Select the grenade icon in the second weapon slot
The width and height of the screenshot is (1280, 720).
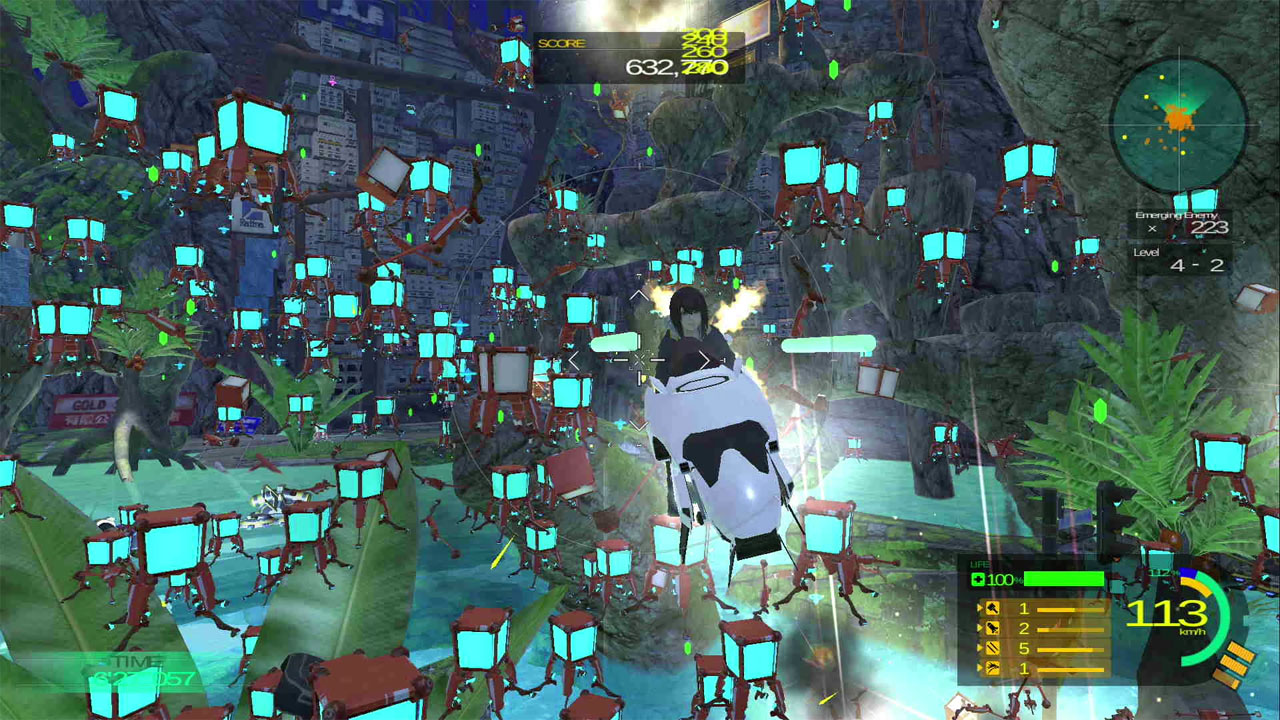point(992,628)
